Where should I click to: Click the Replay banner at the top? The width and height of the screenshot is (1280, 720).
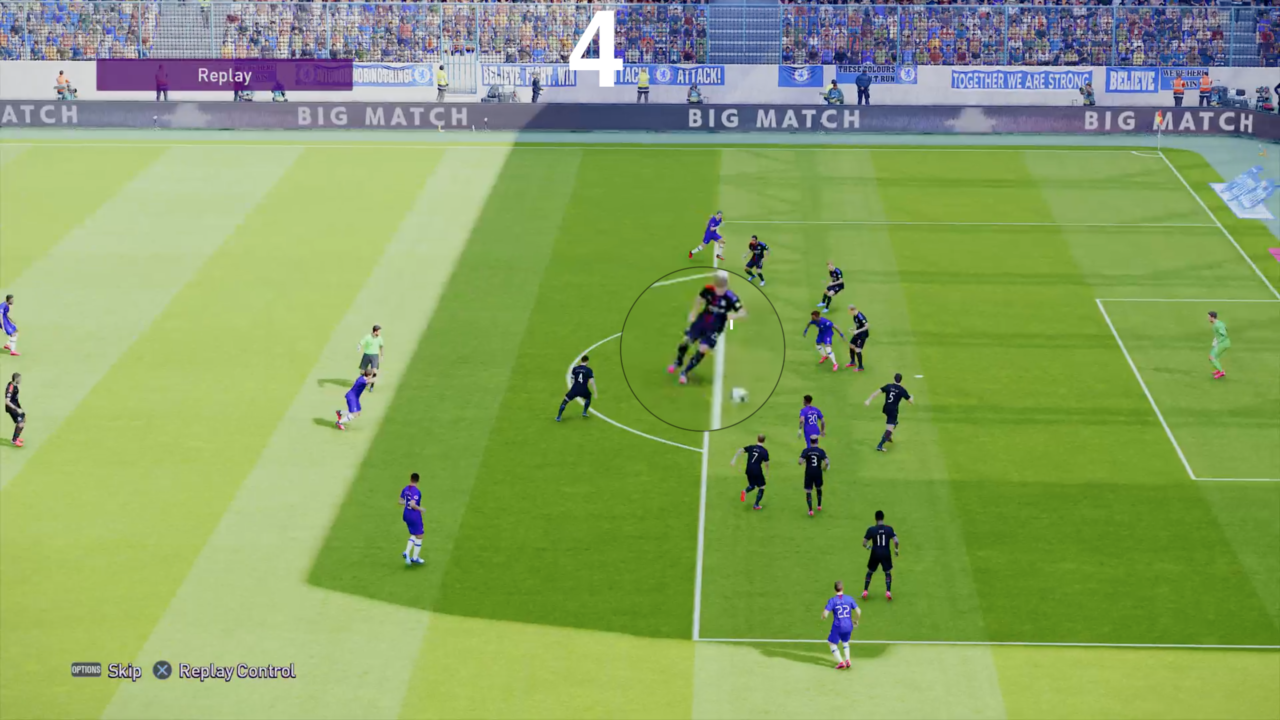coord(225,74)
